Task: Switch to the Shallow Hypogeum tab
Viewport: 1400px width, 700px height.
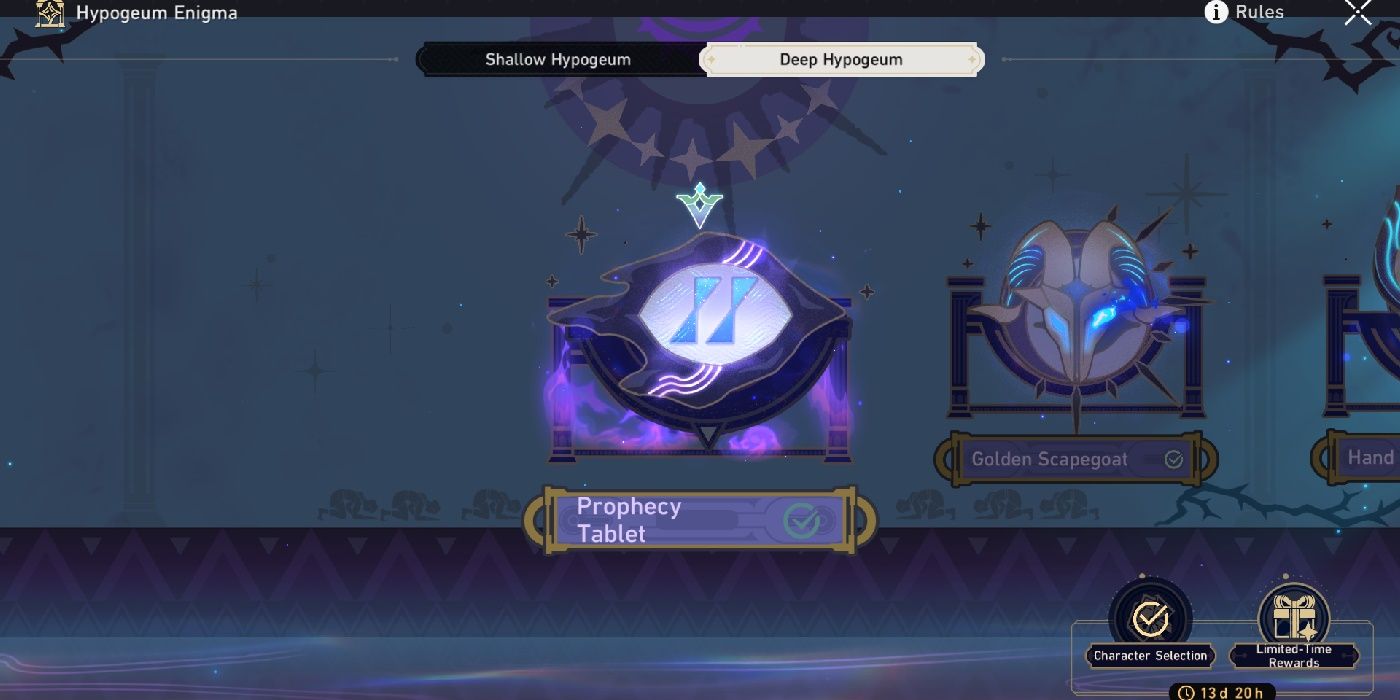Action: click(558, 60)
